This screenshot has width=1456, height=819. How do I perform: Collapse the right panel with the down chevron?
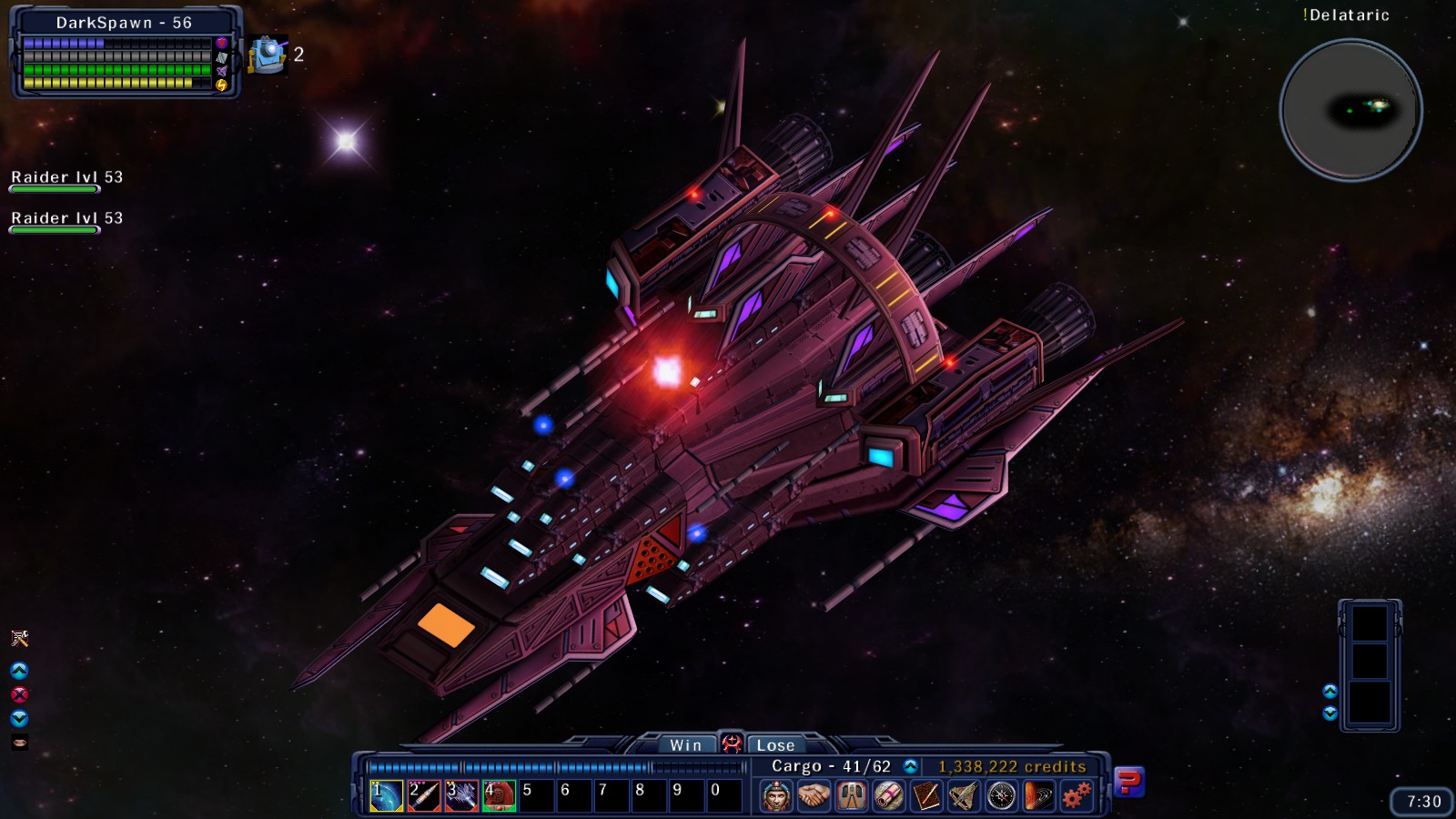(x=1330, y=713)
